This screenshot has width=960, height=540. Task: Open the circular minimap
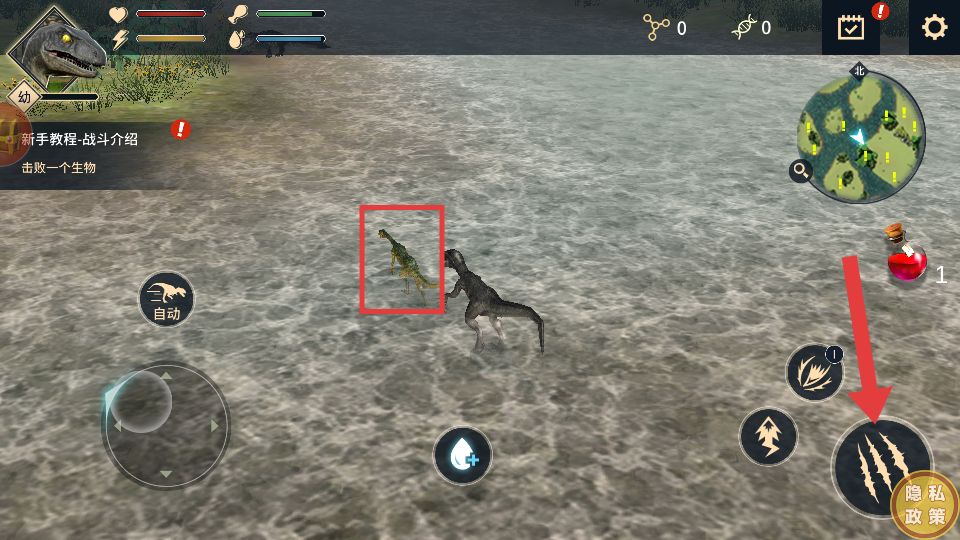click(861, 136)
